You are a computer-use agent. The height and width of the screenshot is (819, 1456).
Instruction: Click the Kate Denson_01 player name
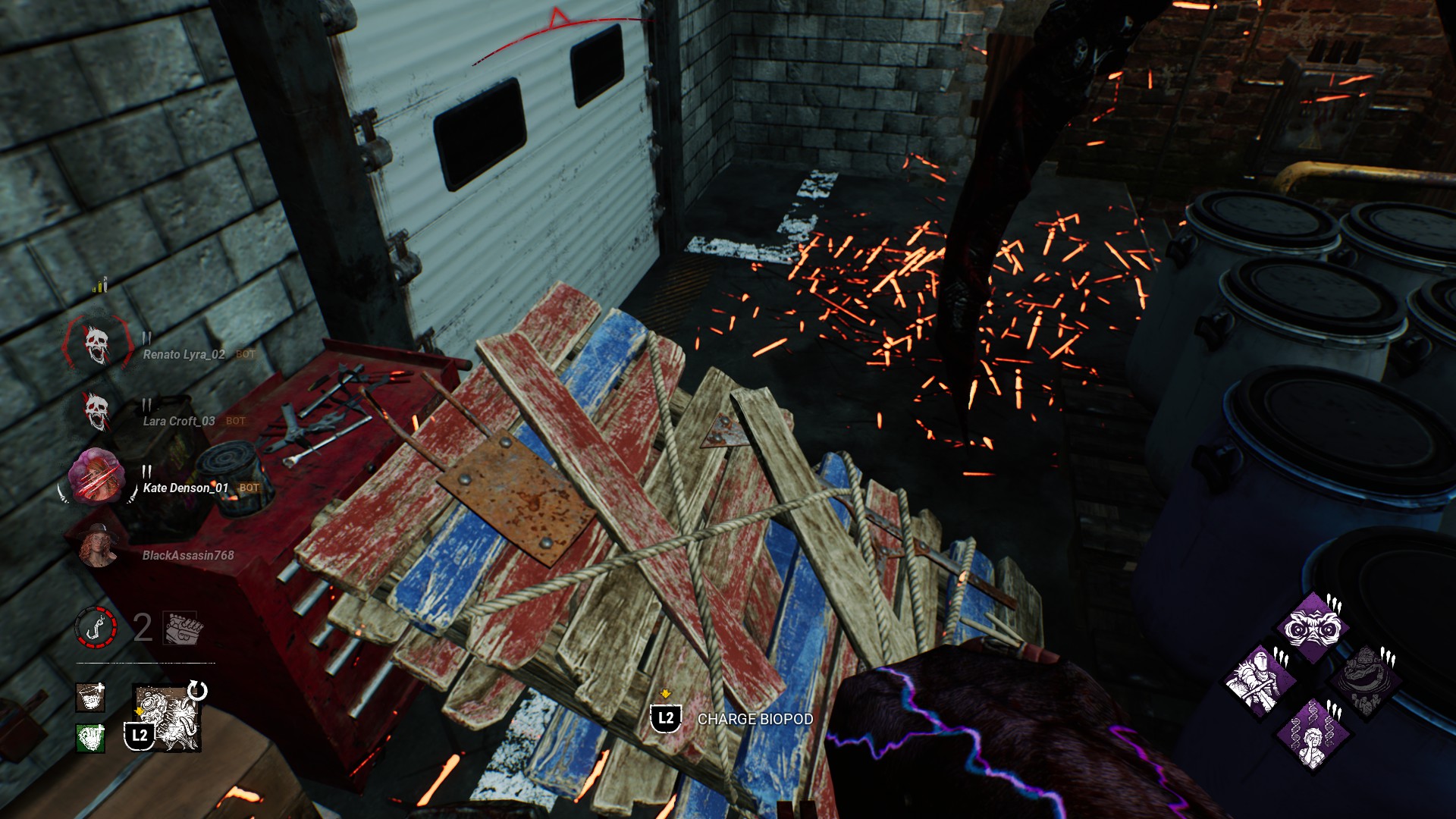tap(186, 488)
